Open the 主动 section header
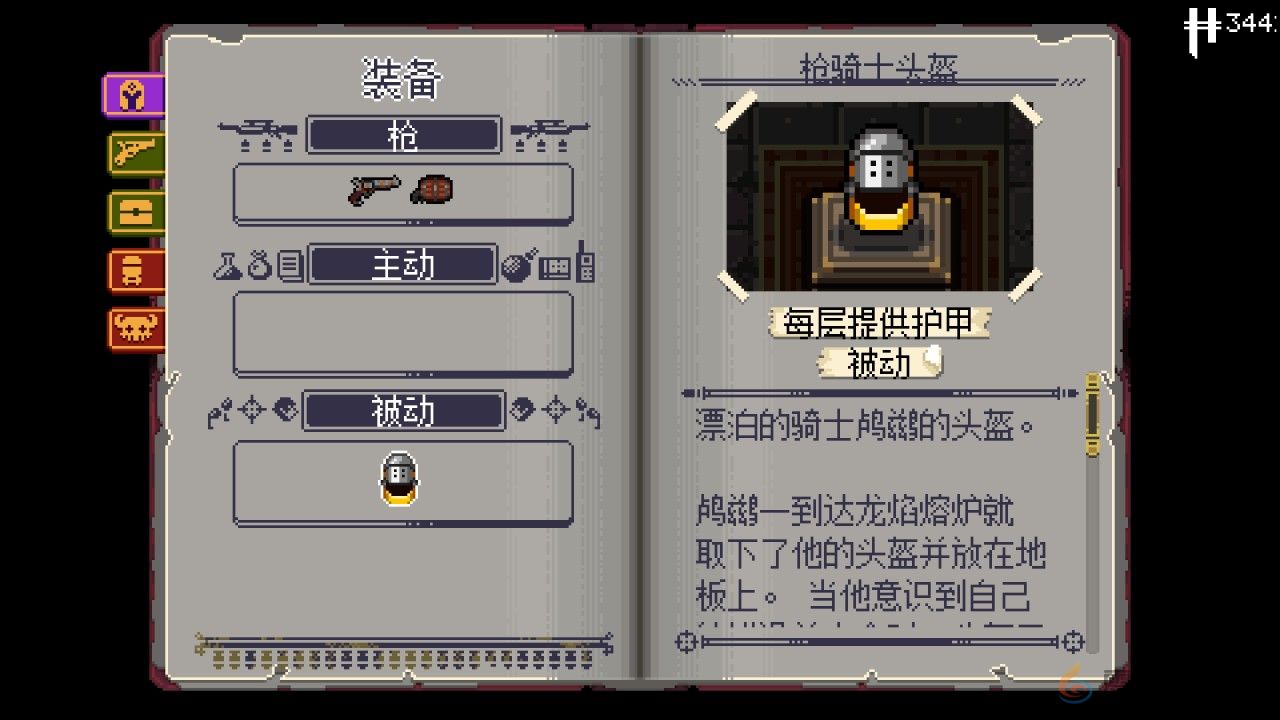 click(x=401, y=264)
